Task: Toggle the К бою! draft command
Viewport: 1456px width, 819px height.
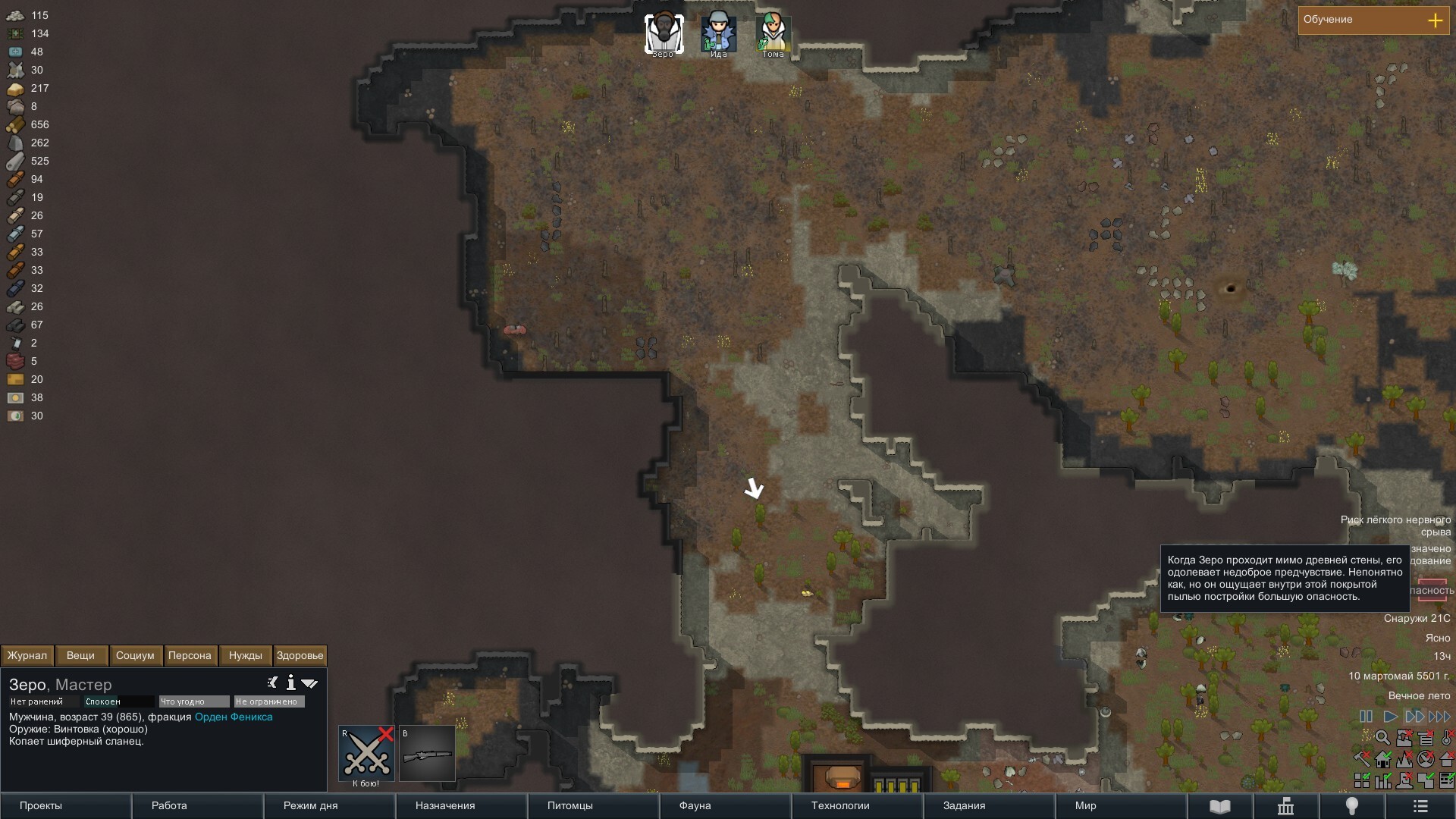Action: click(366, 754)
